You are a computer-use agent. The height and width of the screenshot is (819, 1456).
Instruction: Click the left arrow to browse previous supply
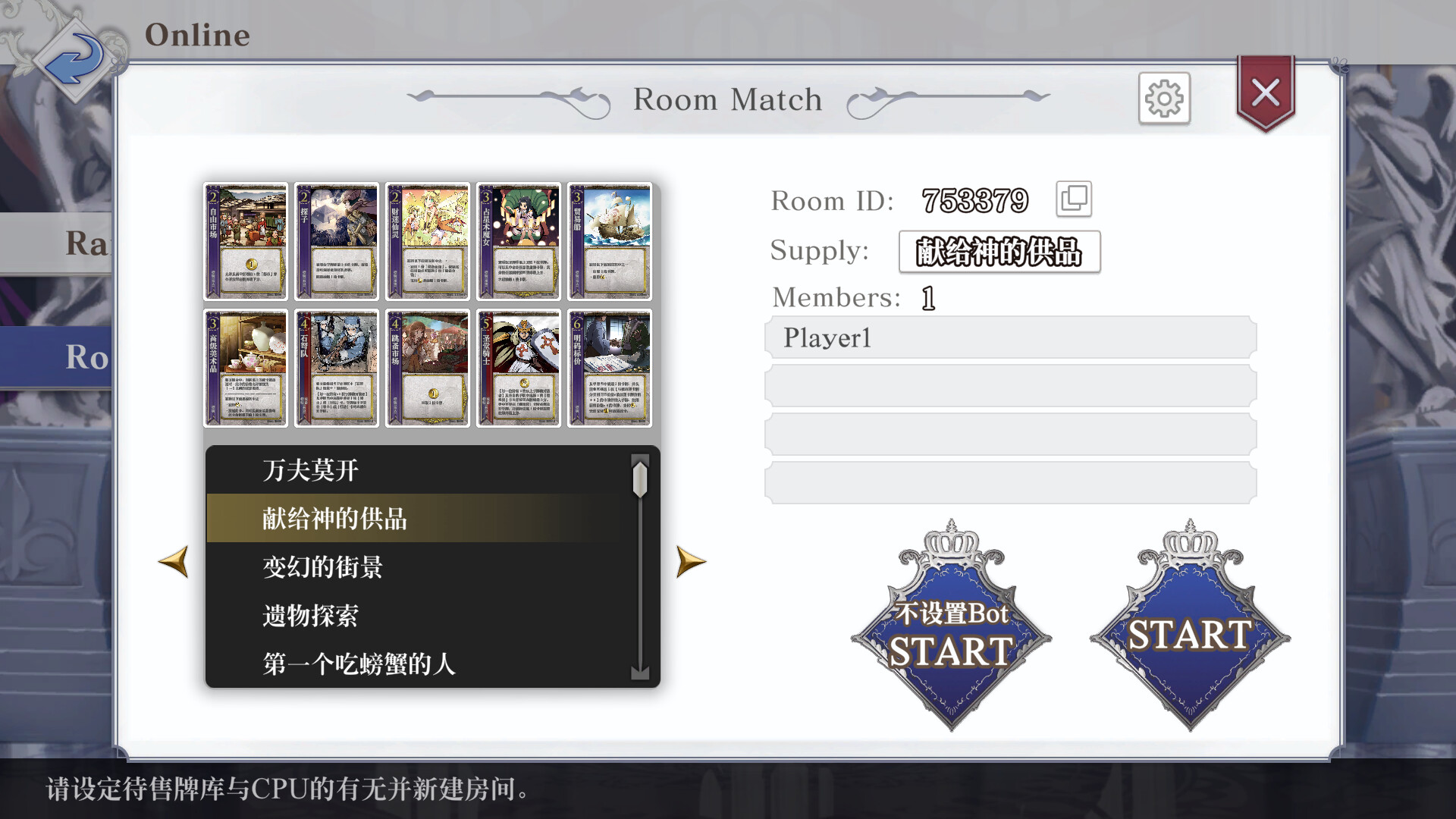175,563
